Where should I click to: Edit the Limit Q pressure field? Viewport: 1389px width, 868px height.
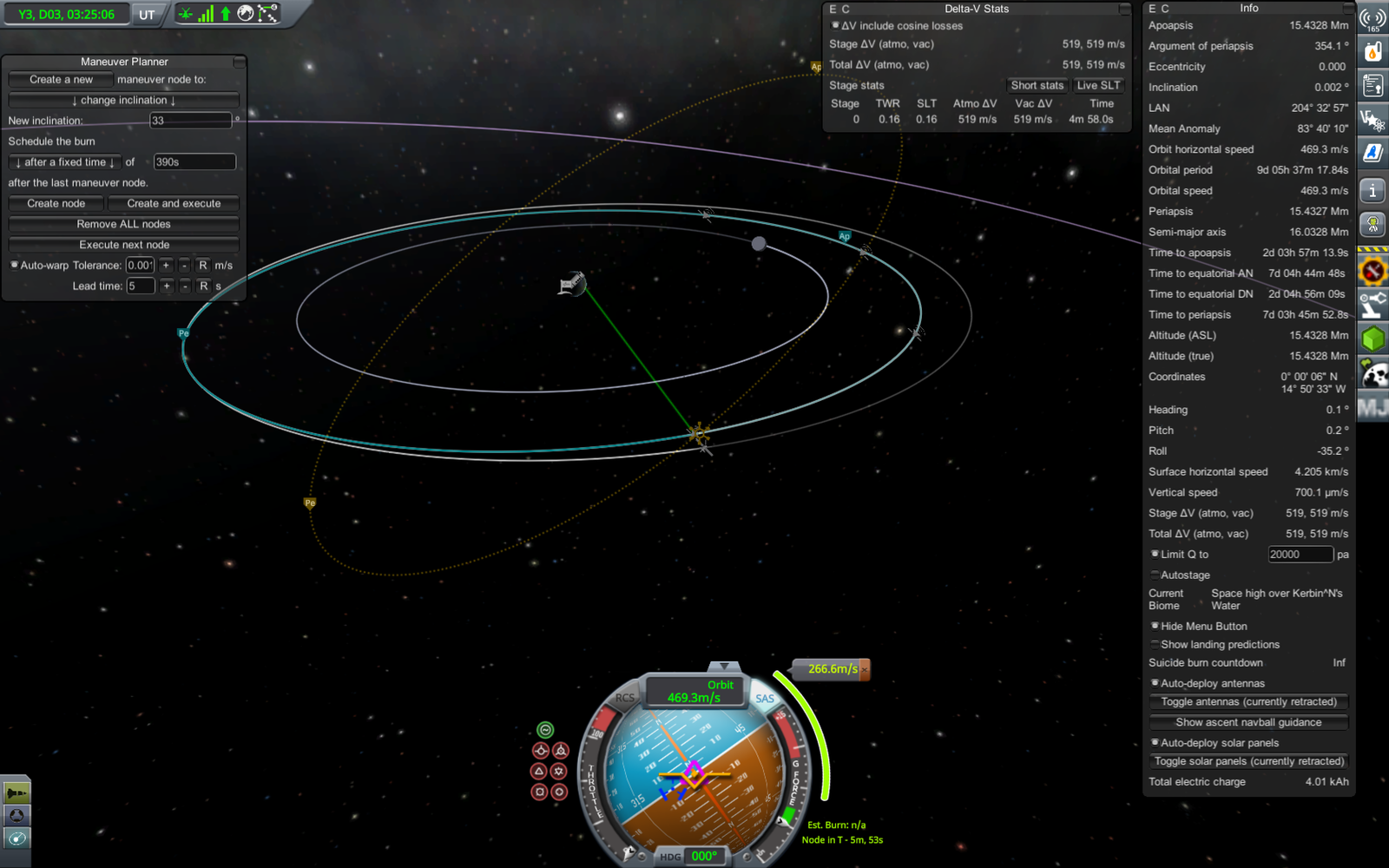pos(1300,555)
